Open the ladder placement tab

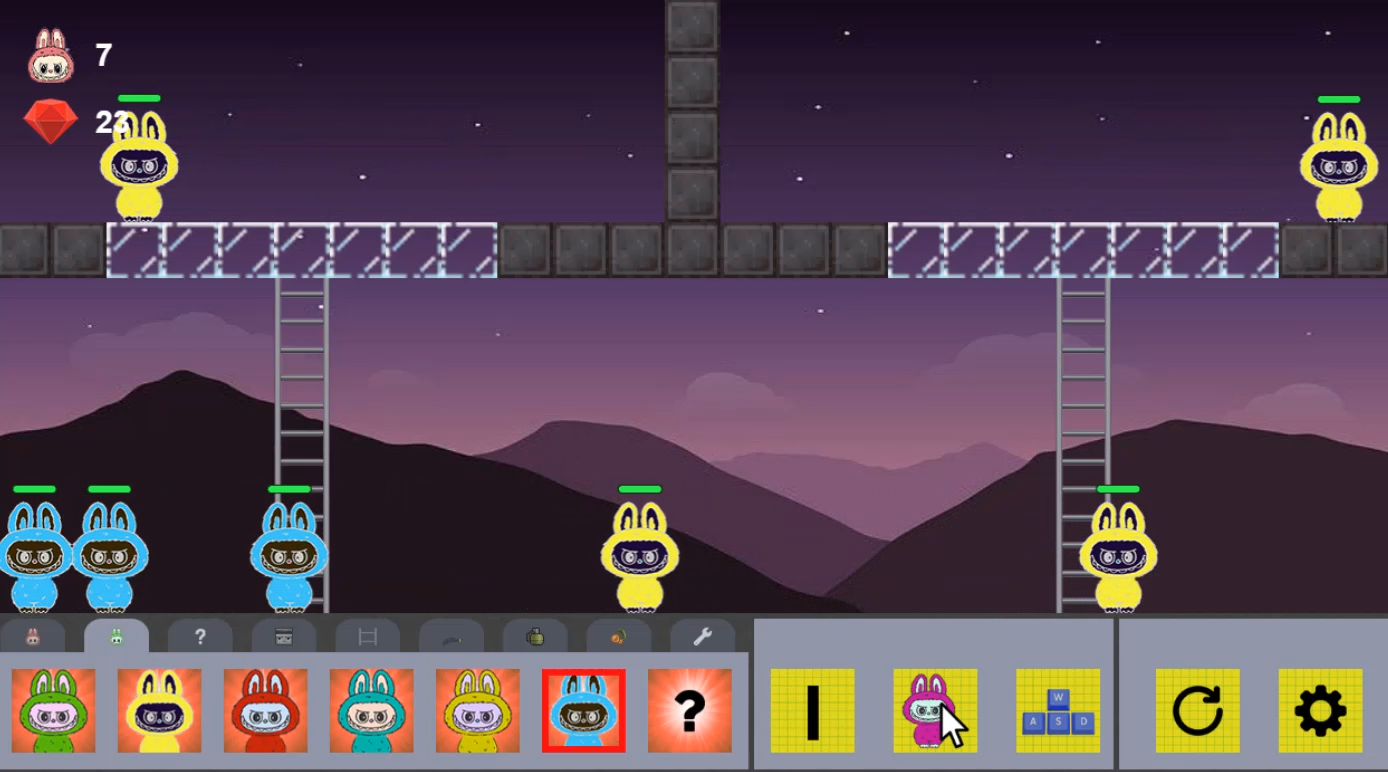tap(367, 634)
